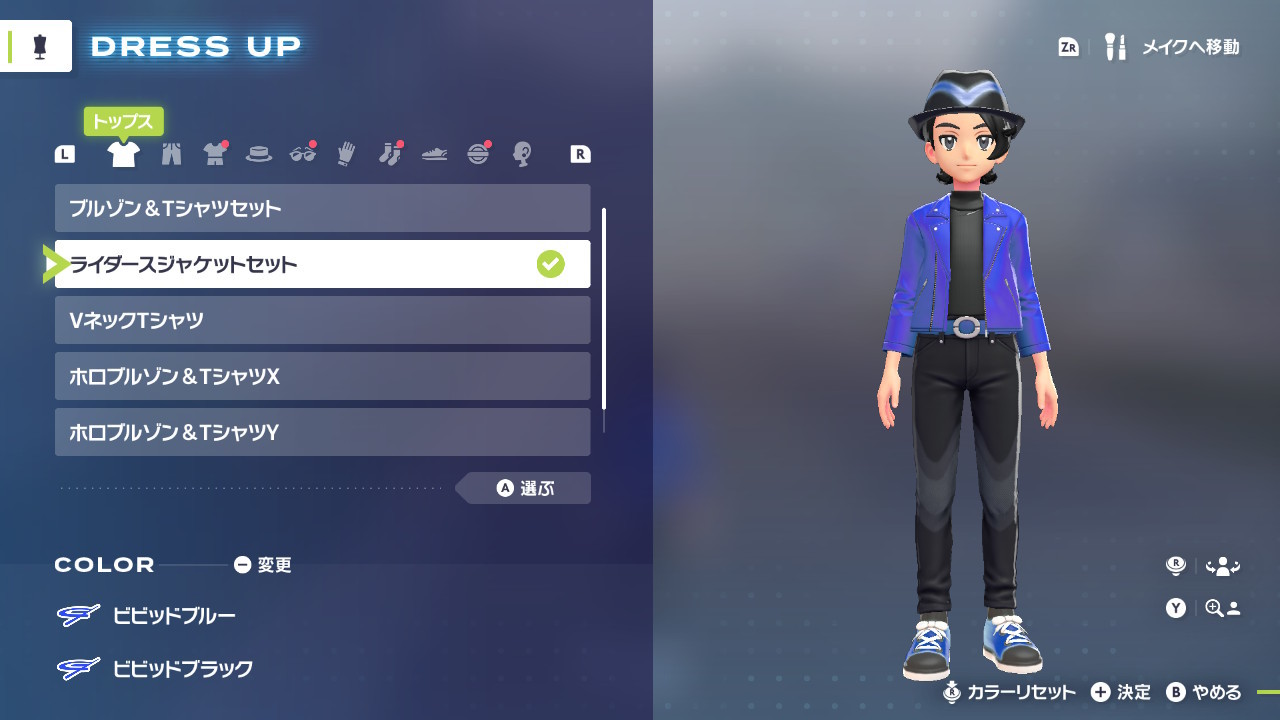Select ブルゾン＆Tシャツセット from the tops list
The image size is (1280, 720).
[322, 208]
